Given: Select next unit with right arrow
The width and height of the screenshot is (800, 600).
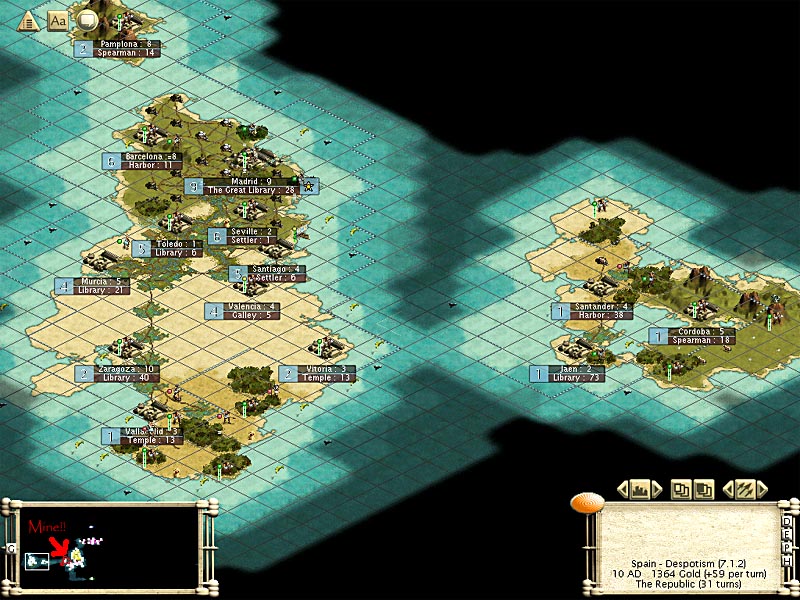Looking at the screenshot, I should [x=762, y=489].
